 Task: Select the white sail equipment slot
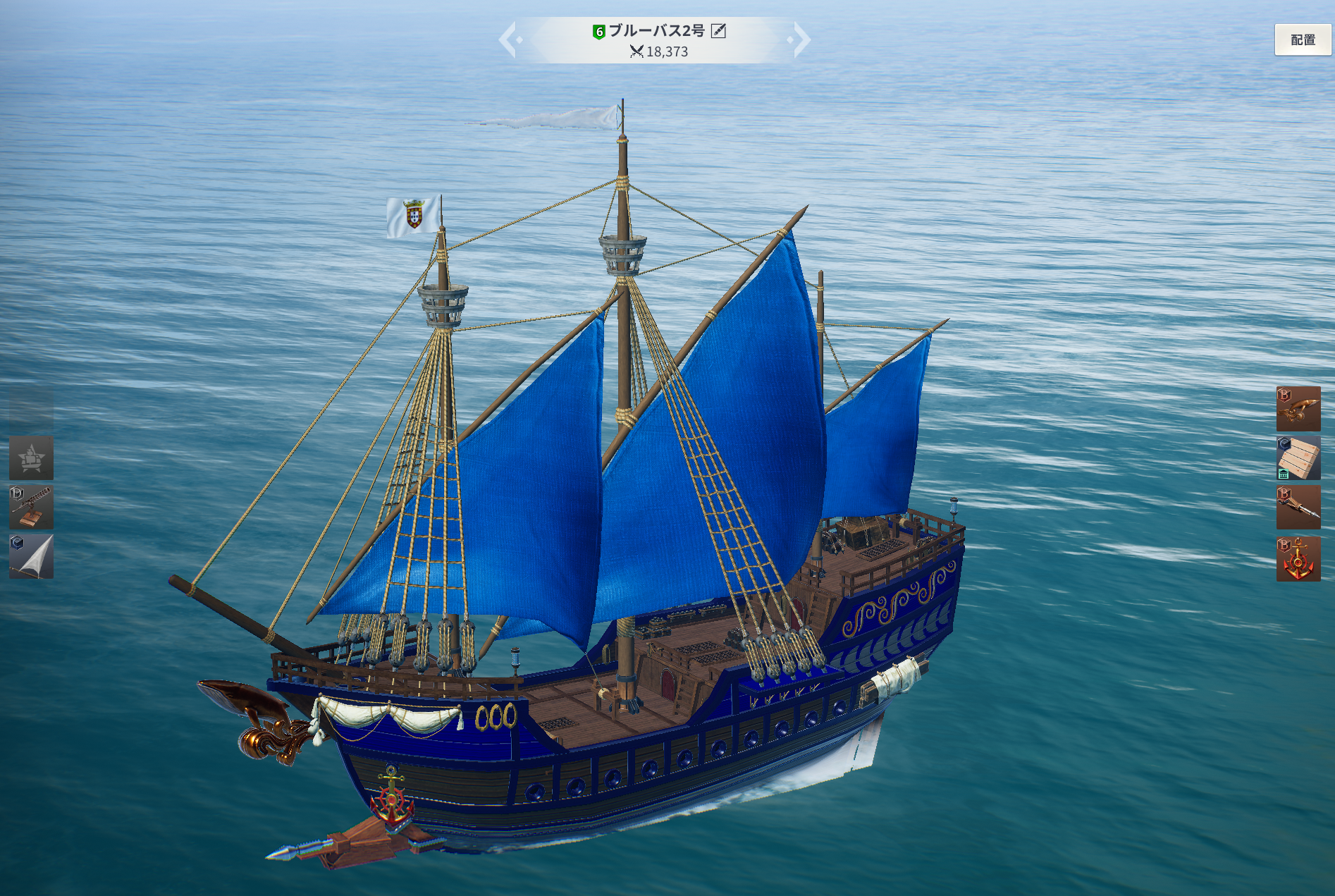[31, 557]
